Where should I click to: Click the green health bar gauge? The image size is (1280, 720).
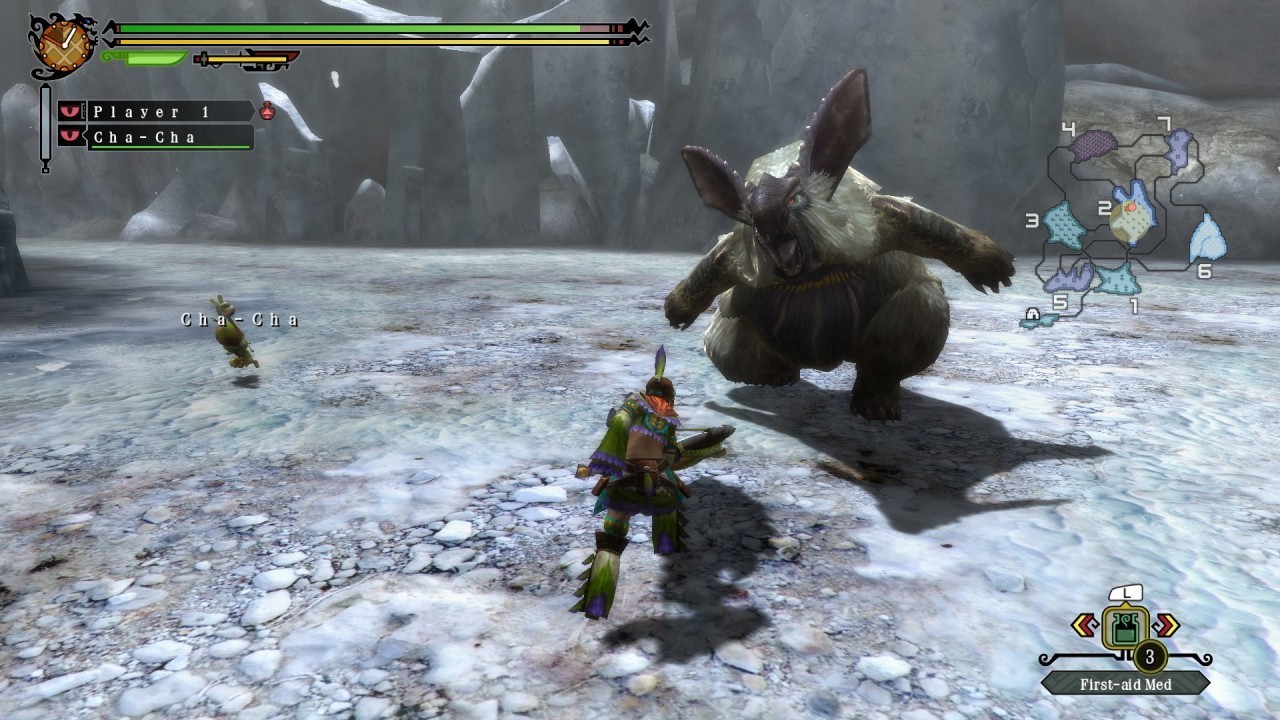point(350,27)
